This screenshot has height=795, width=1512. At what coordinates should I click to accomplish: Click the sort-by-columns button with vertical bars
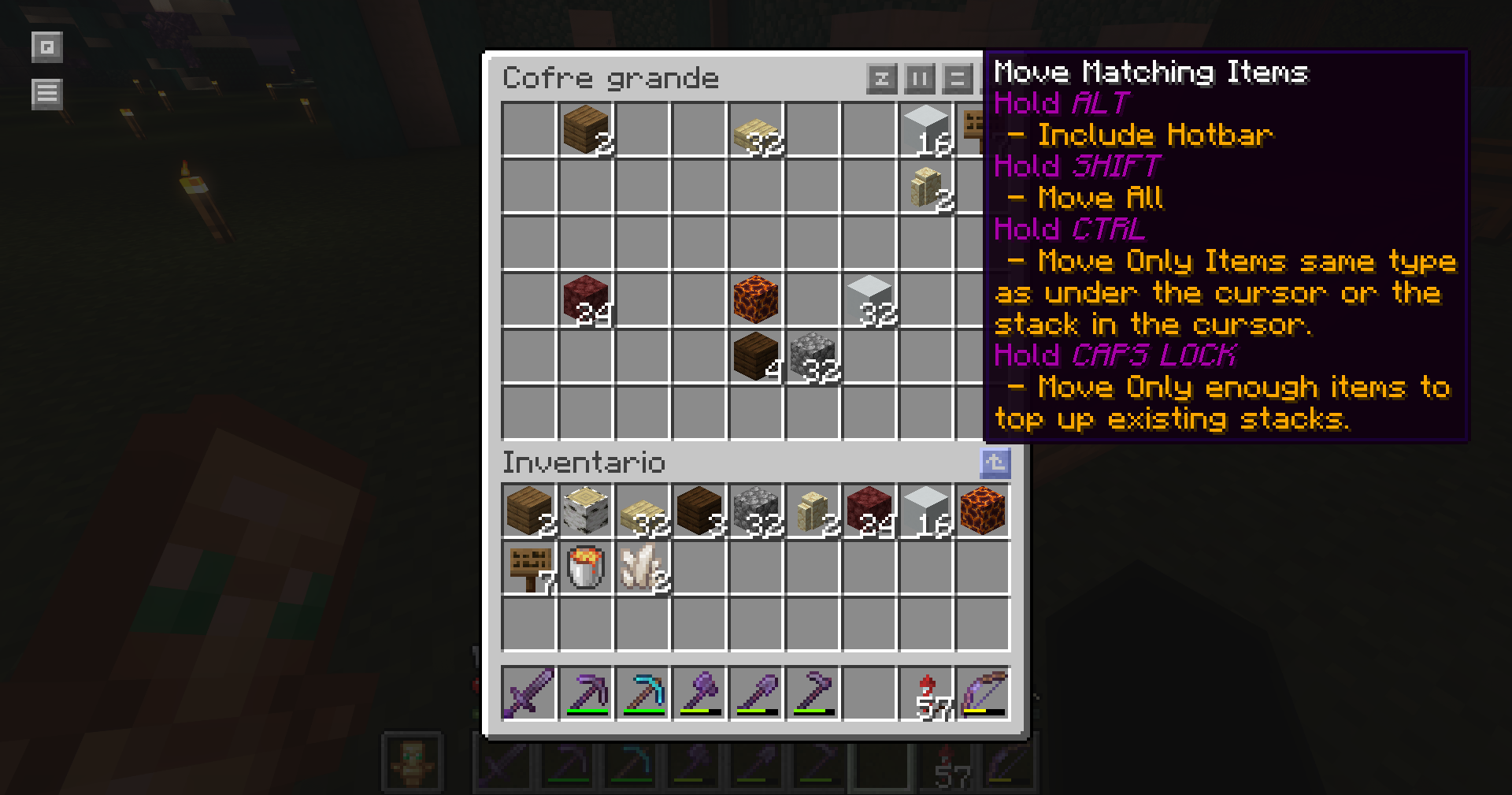tap(920, 79)
